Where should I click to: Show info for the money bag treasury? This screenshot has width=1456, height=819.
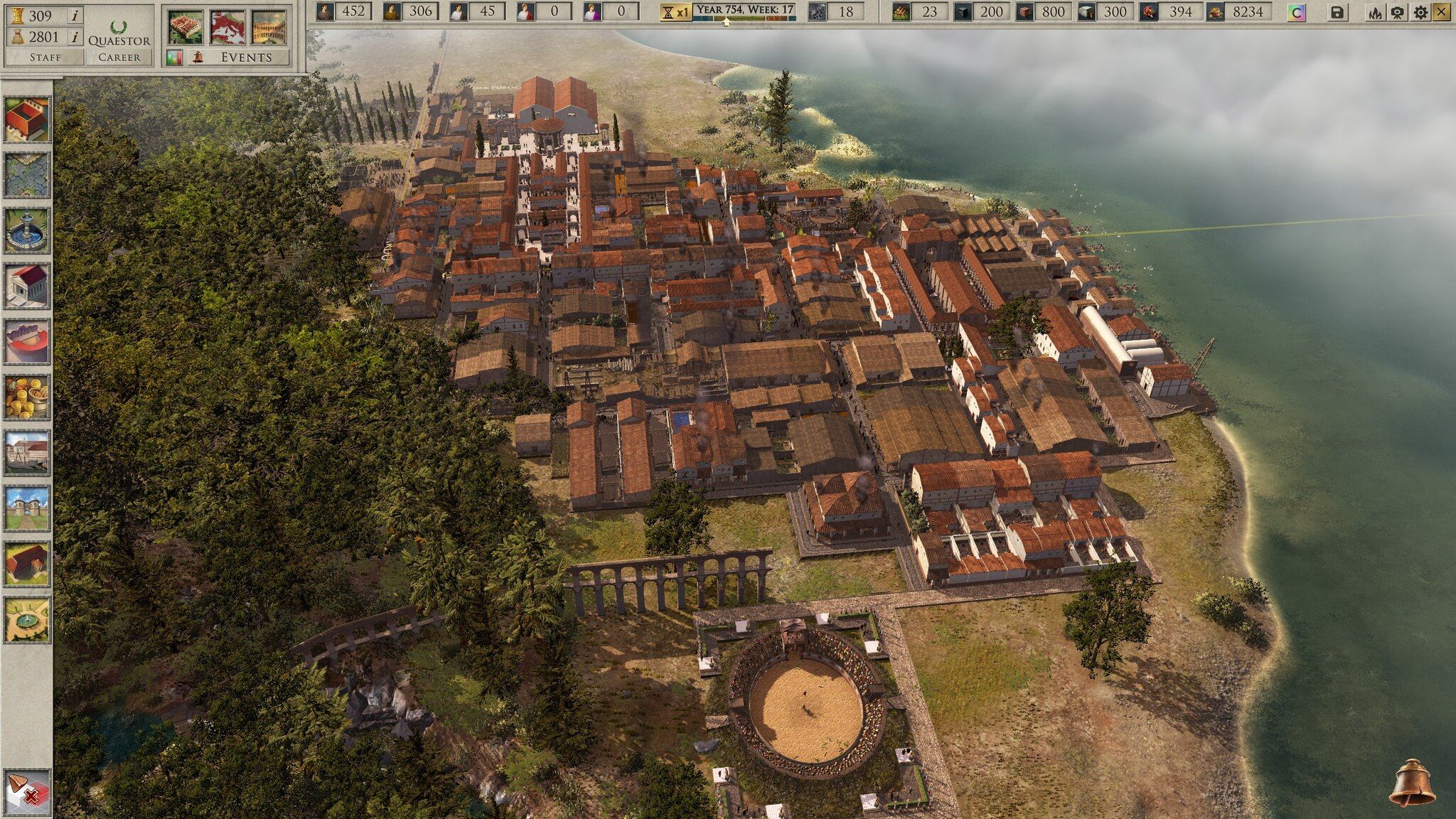click(74, 37)
